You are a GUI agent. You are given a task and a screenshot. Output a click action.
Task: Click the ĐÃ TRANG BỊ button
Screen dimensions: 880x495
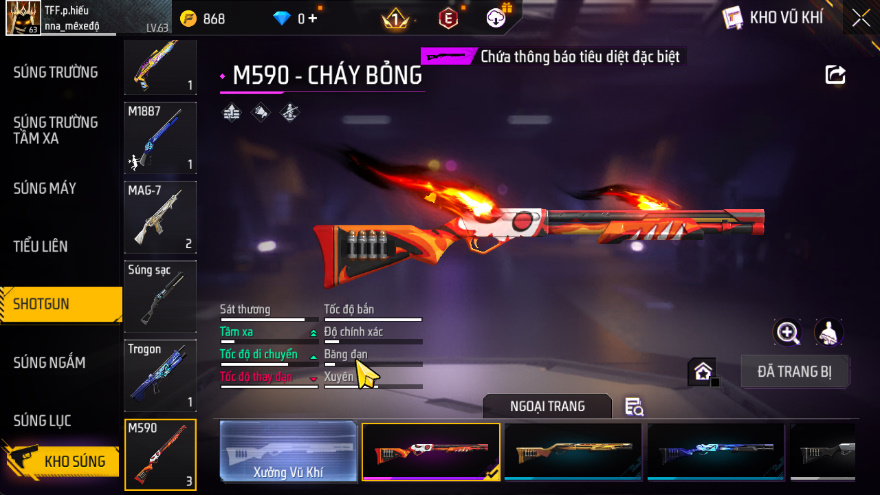coord(795,372)
